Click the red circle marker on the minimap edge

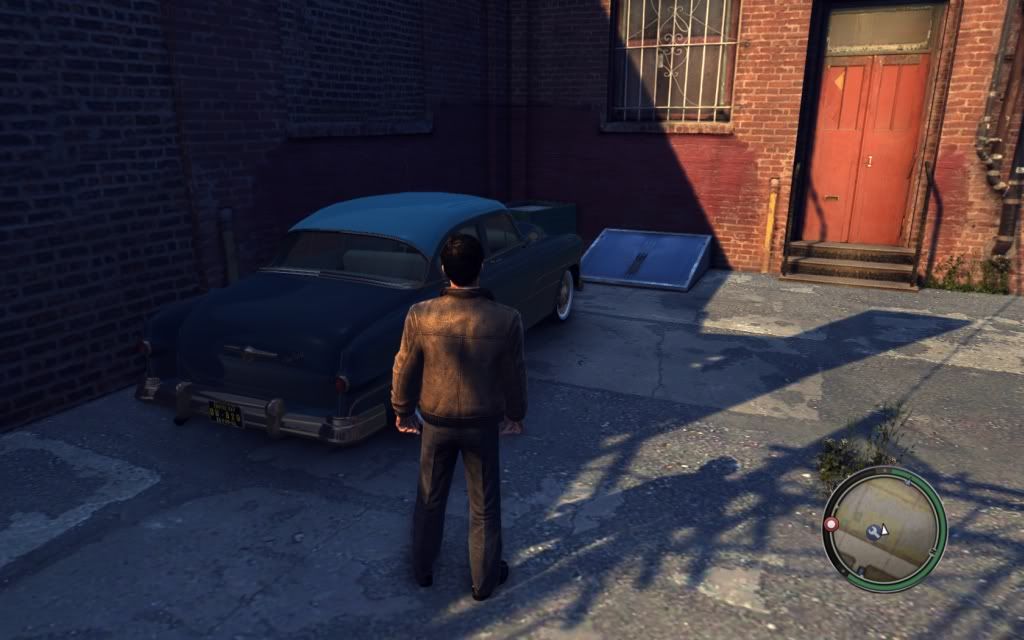pos(831,524)
